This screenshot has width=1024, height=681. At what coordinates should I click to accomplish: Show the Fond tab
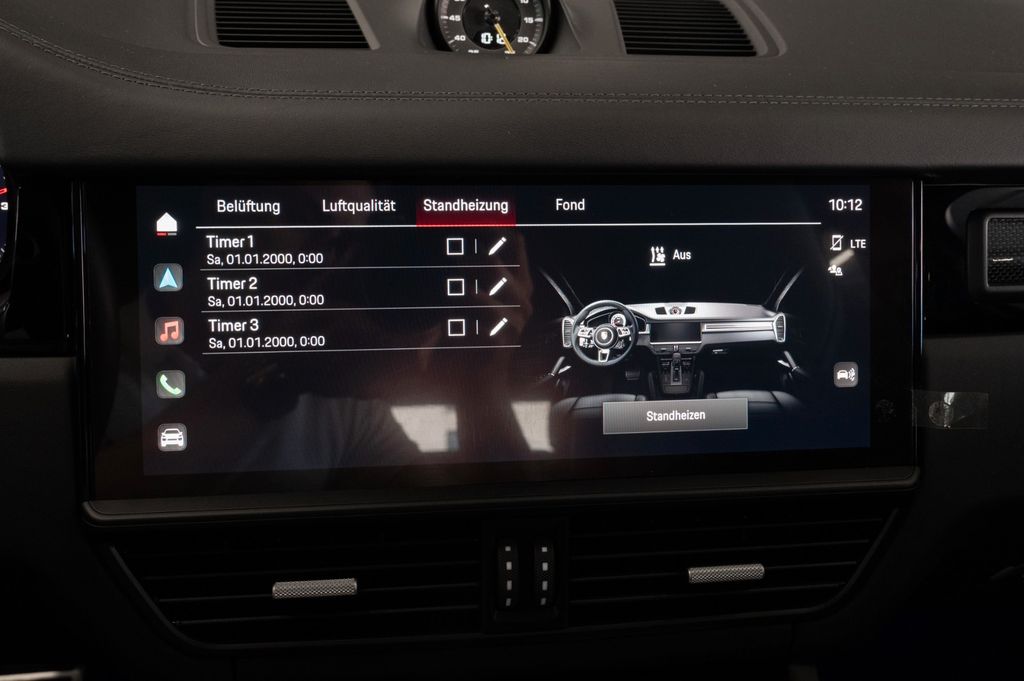tap(570, 205)
